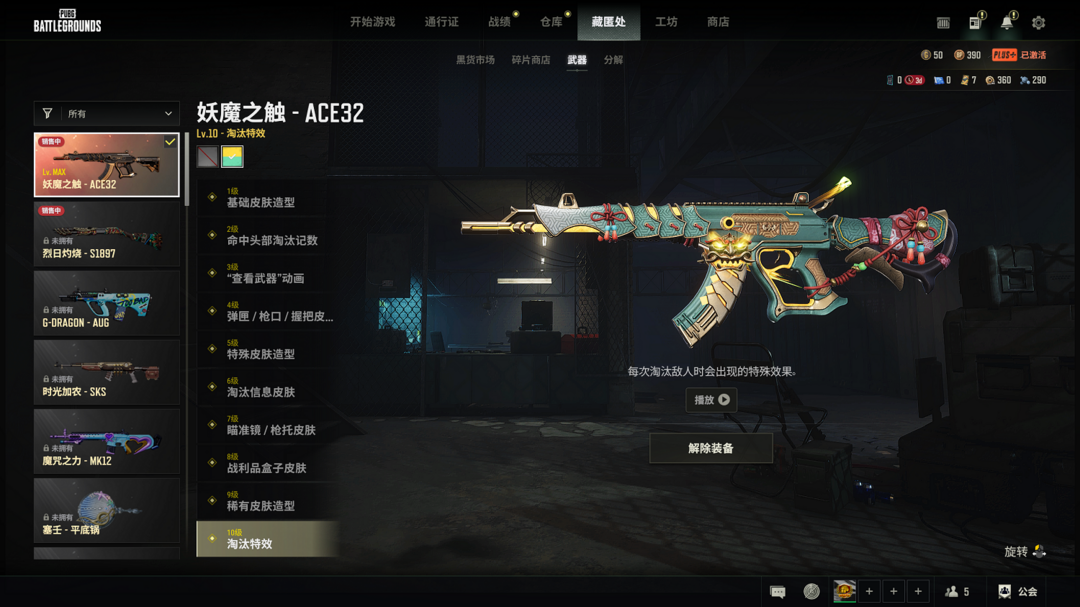The image size is (1080, 607).
Task: Choose the G-DRAGON - AUG skin
Action: click(107, 303)
